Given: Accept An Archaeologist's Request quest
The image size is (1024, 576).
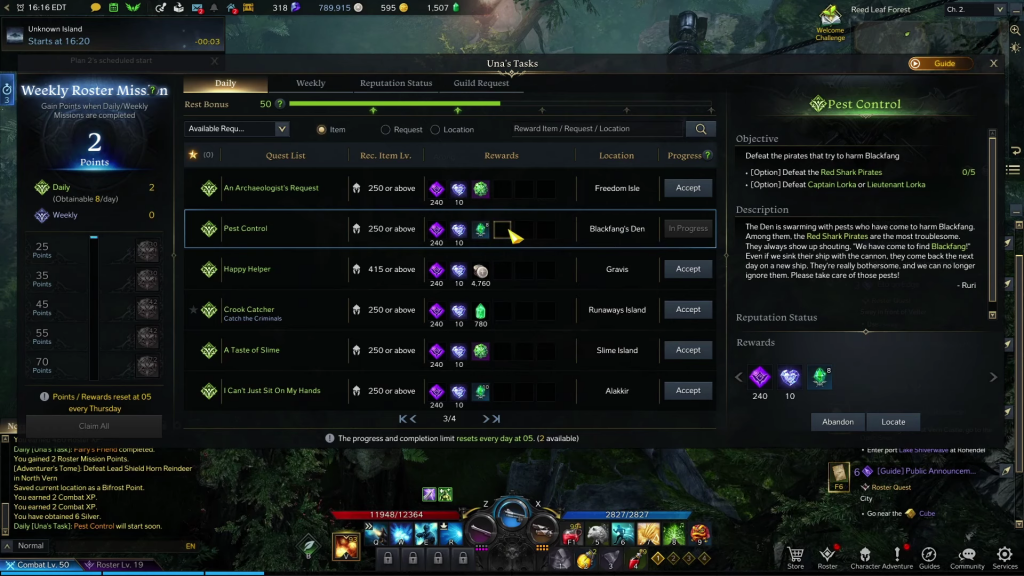Looking at the screenshot, I should click(x=688, y=188).
